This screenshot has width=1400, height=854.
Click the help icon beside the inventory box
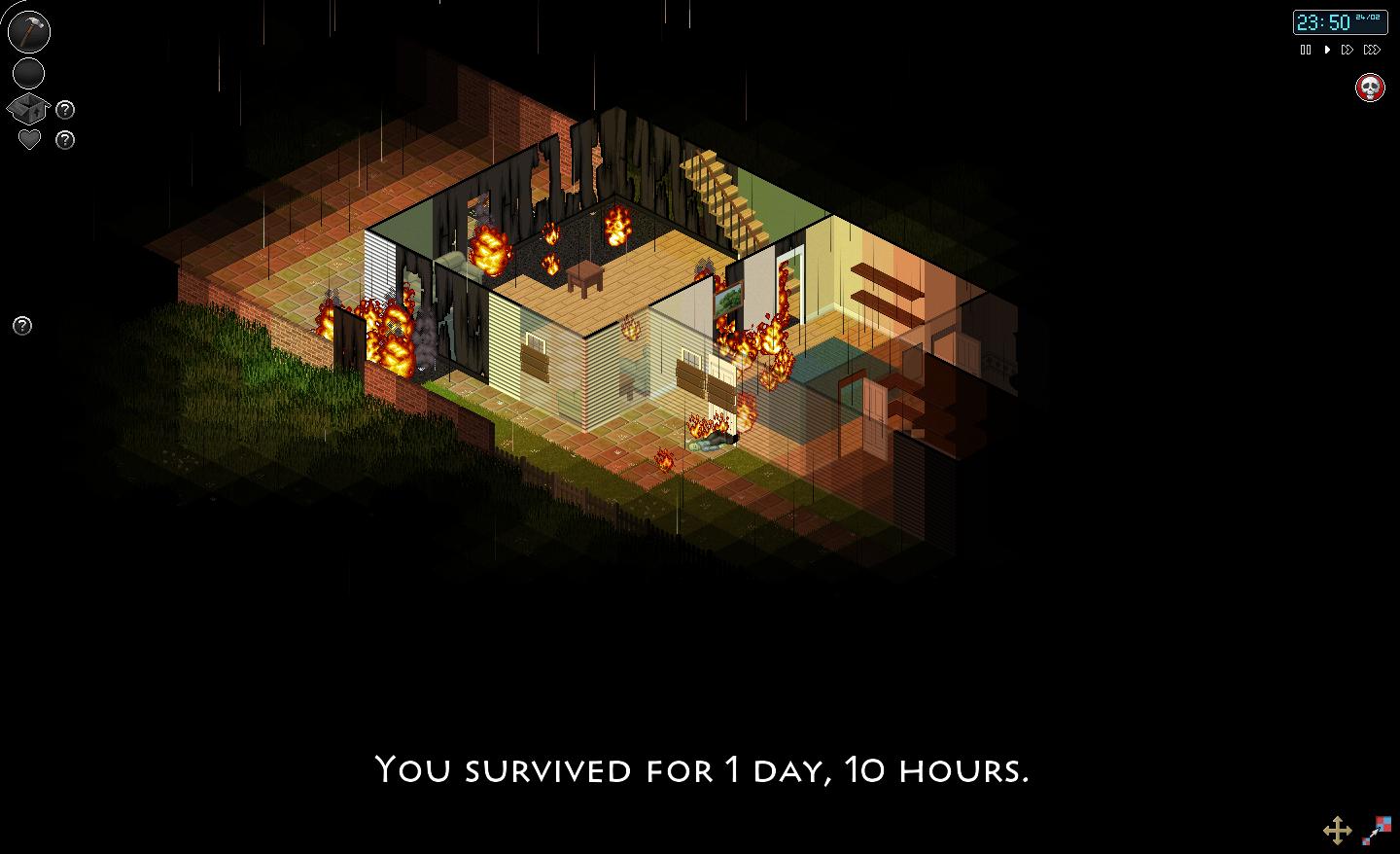65,110
